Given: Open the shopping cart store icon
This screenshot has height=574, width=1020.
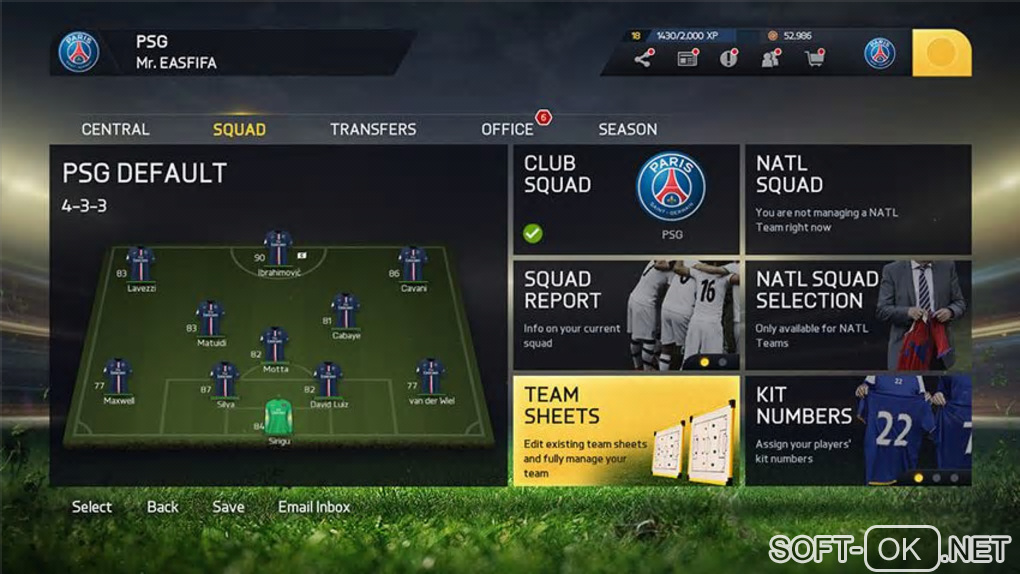Looking at the screenshot, I should click(x=815, y=59).
